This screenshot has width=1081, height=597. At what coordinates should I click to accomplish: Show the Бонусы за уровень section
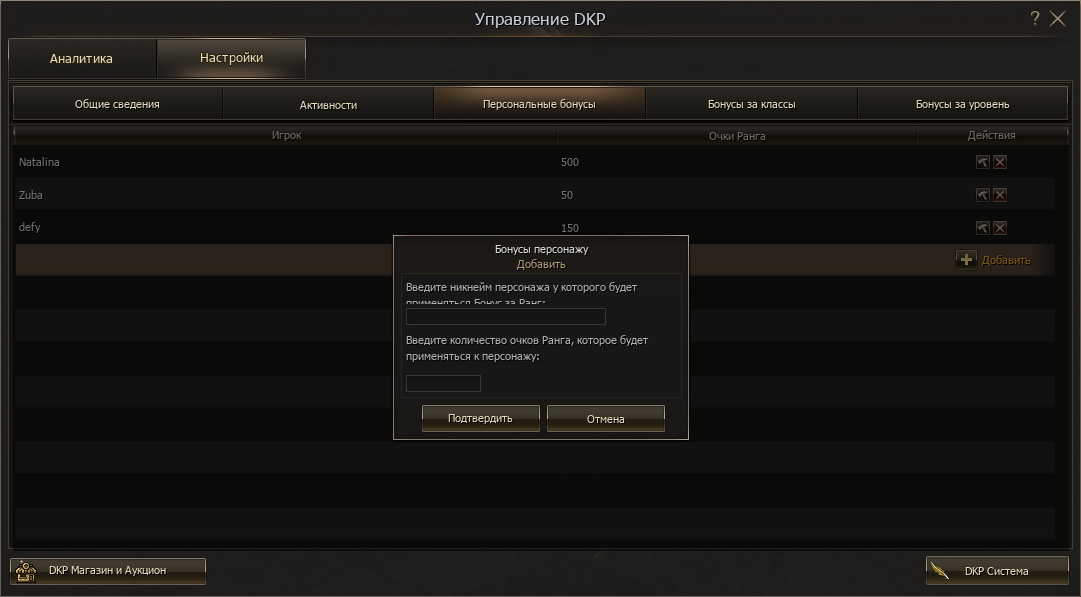point(962,104)
